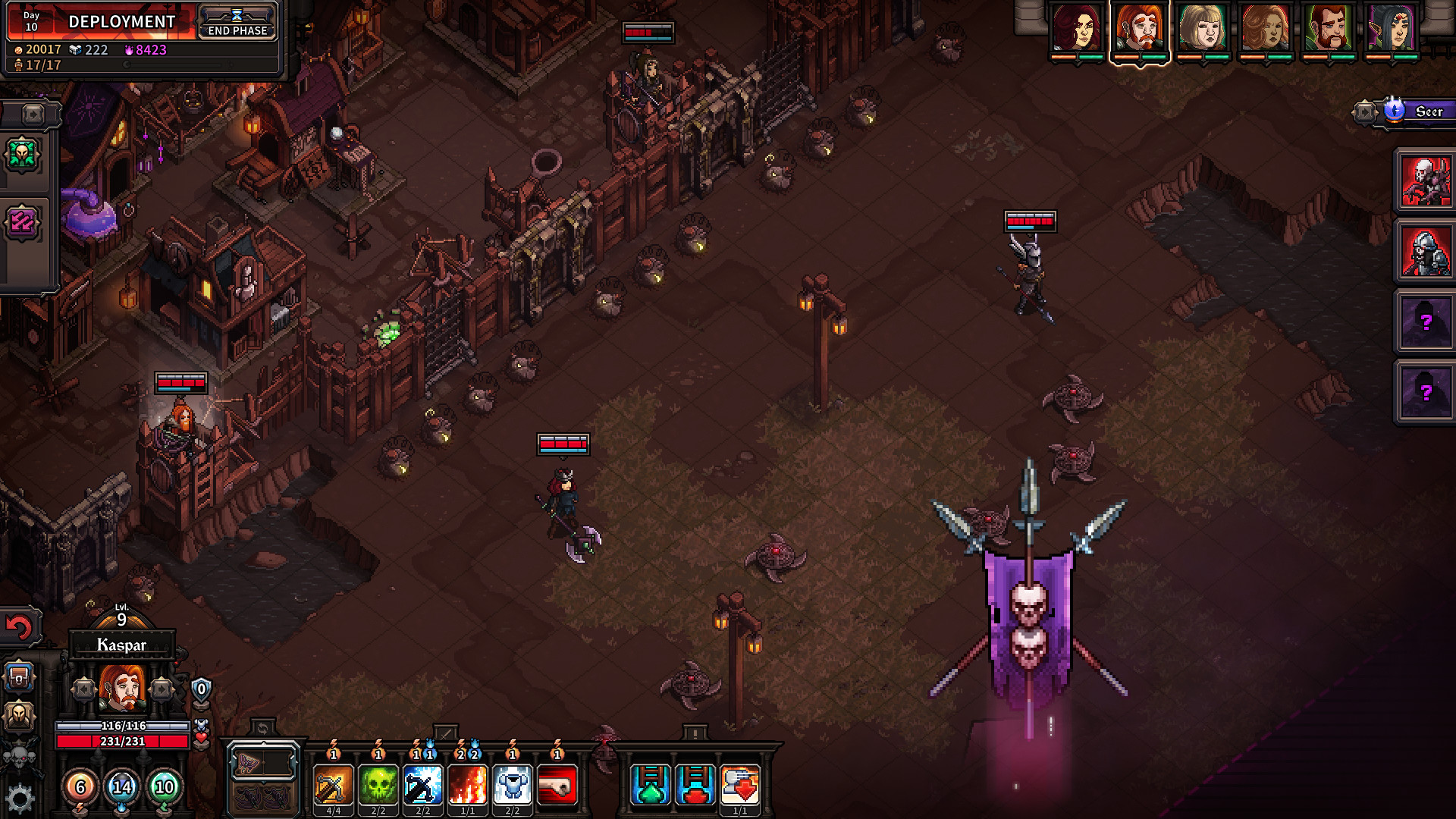The image size is (1456, 819).
Task: Pick the scarred red-bearded hero portrait
Action: (x=1328, y=29)
